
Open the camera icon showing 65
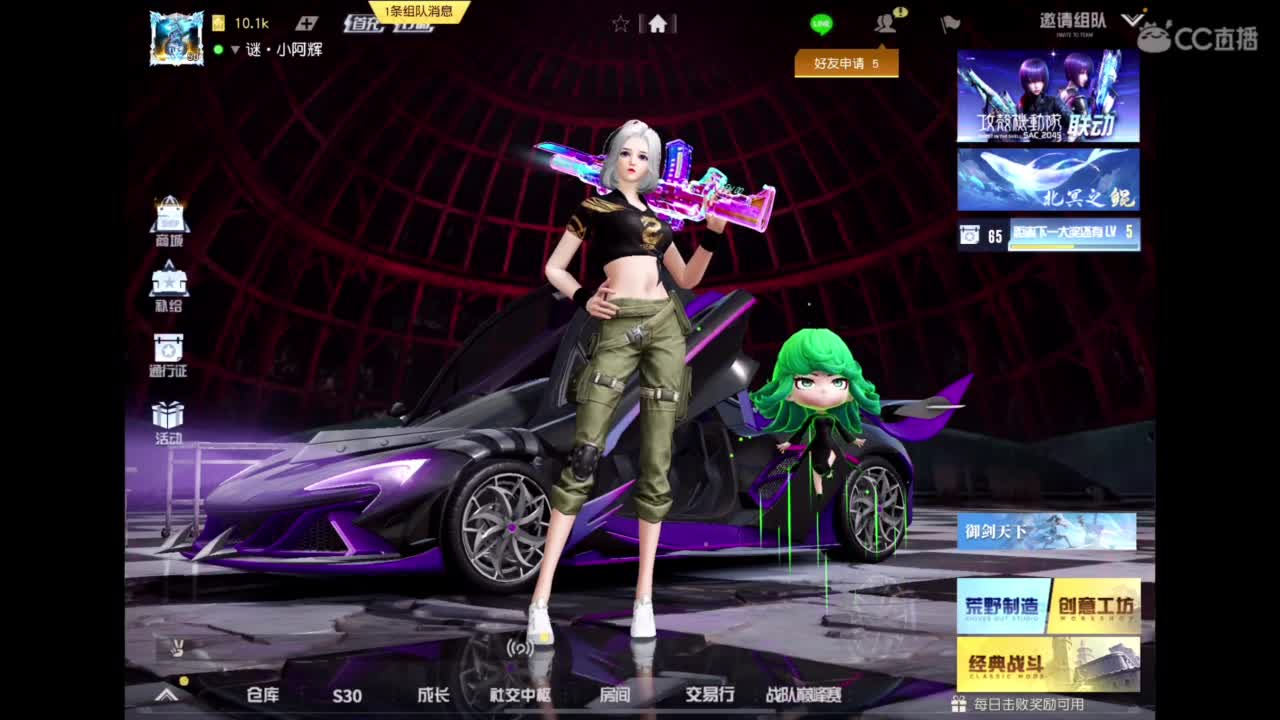[x=968, y=234]
